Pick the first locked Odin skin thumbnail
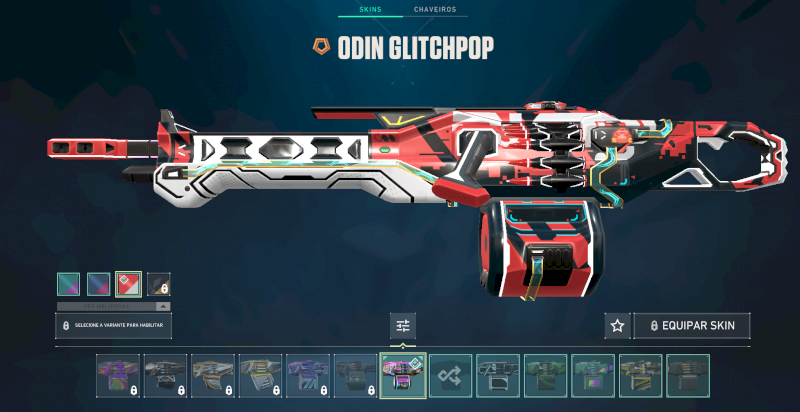800x412 pixels. [x=118, y=375]
